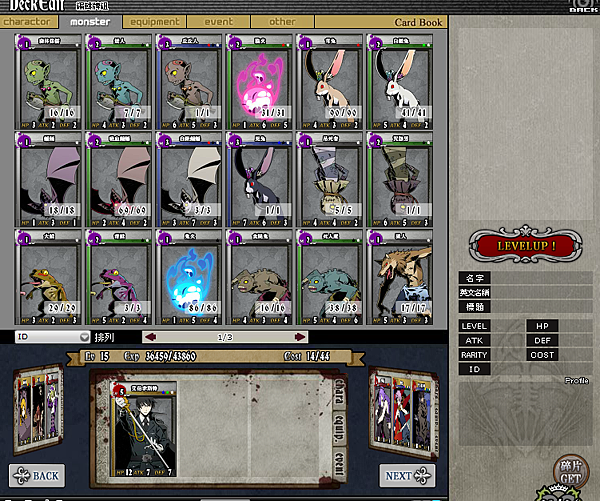This screenshot has height=501, width=600.
Task: Click the NEXT deck button
Action: point(407,475)
